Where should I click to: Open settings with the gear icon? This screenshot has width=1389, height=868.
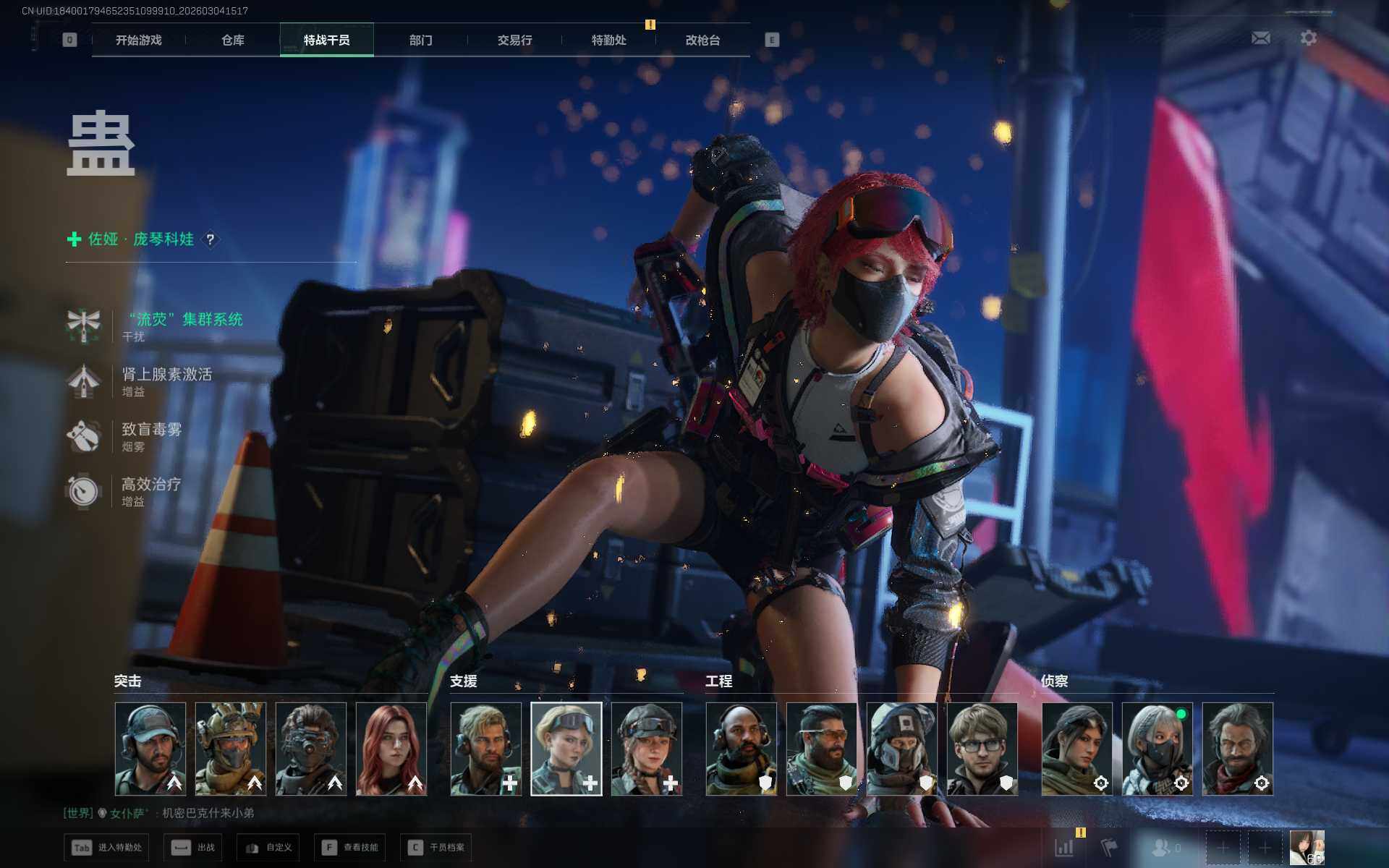[x=1309, y=38]
